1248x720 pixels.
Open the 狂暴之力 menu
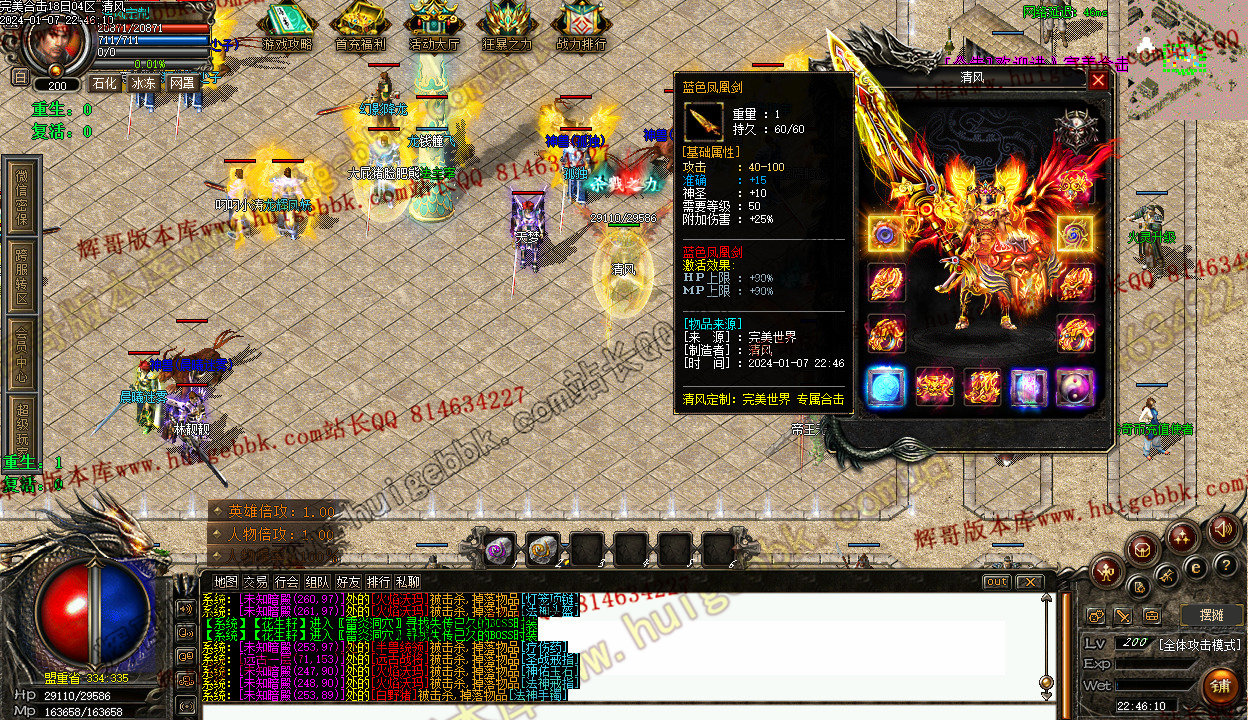506,26
